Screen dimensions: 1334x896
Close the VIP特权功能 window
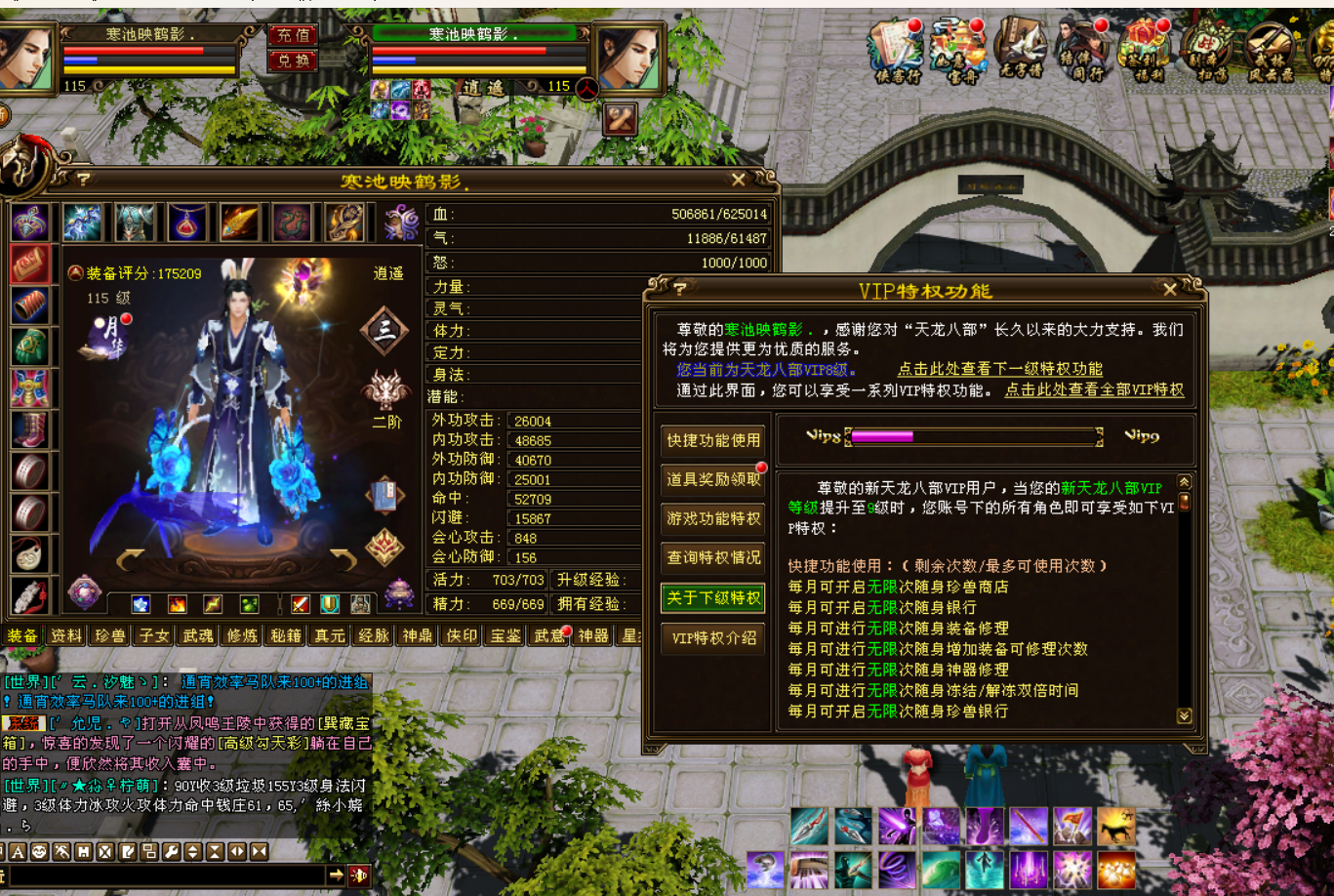[1170, 289]
